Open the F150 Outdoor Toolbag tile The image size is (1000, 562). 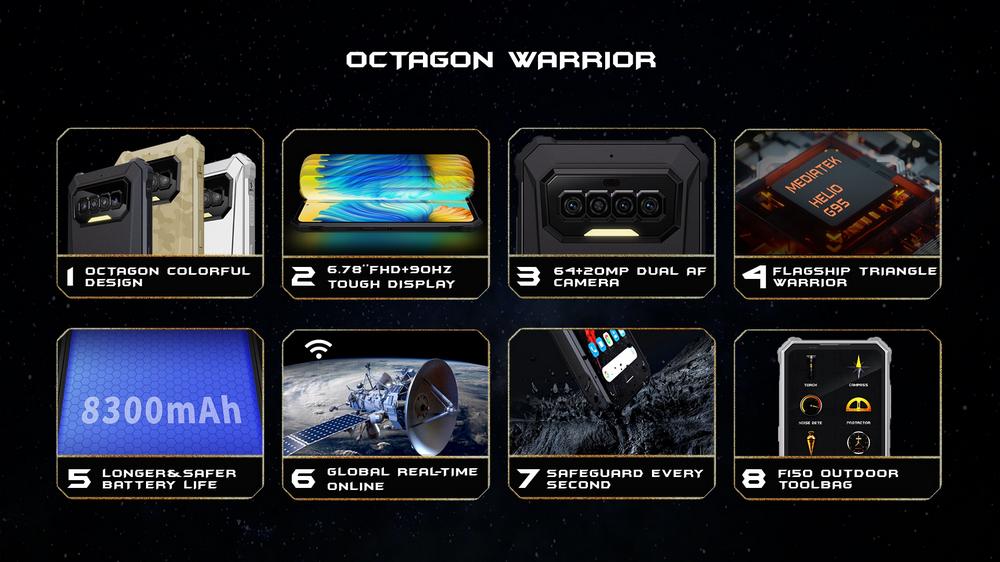tap(837, 413)
